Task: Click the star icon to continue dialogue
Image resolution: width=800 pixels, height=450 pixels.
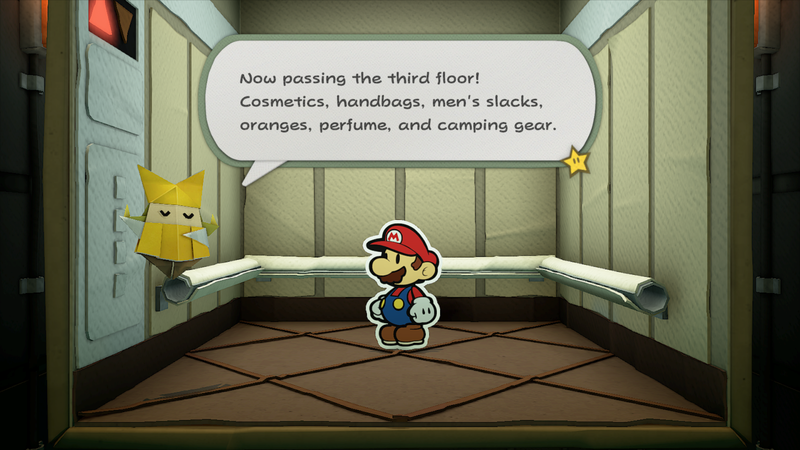Action: point(577,161)
